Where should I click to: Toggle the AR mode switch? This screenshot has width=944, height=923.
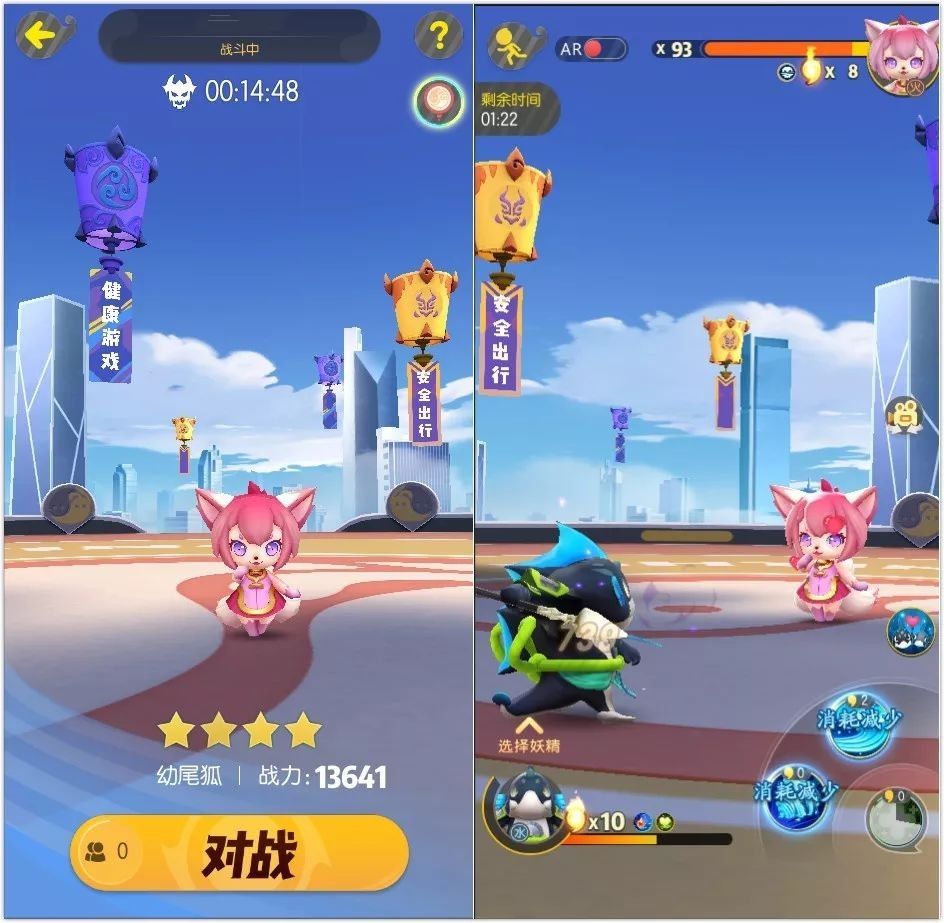click(591, 48)
